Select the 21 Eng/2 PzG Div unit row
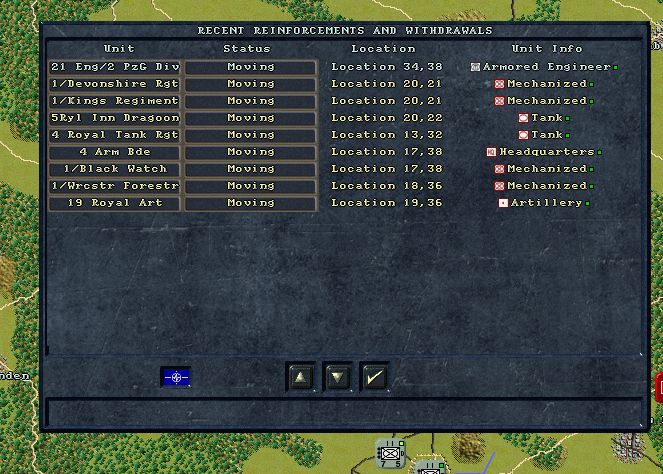This screenshot has width=663, height=474. [x=114, y=67]
